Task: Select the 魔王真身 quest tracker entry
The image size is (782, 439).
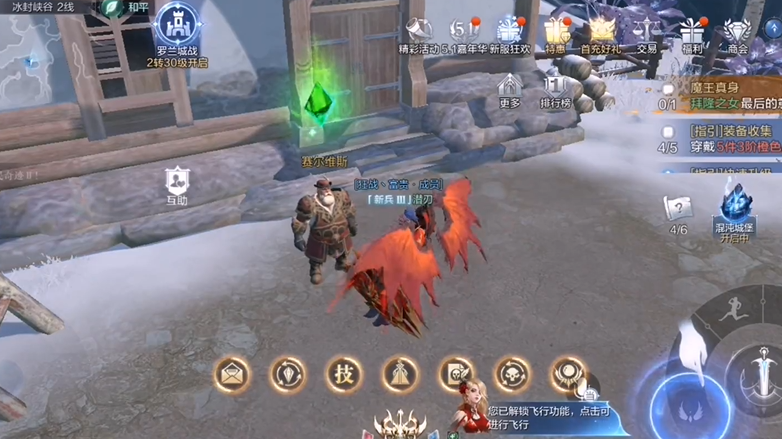Action: pos(720,96)
